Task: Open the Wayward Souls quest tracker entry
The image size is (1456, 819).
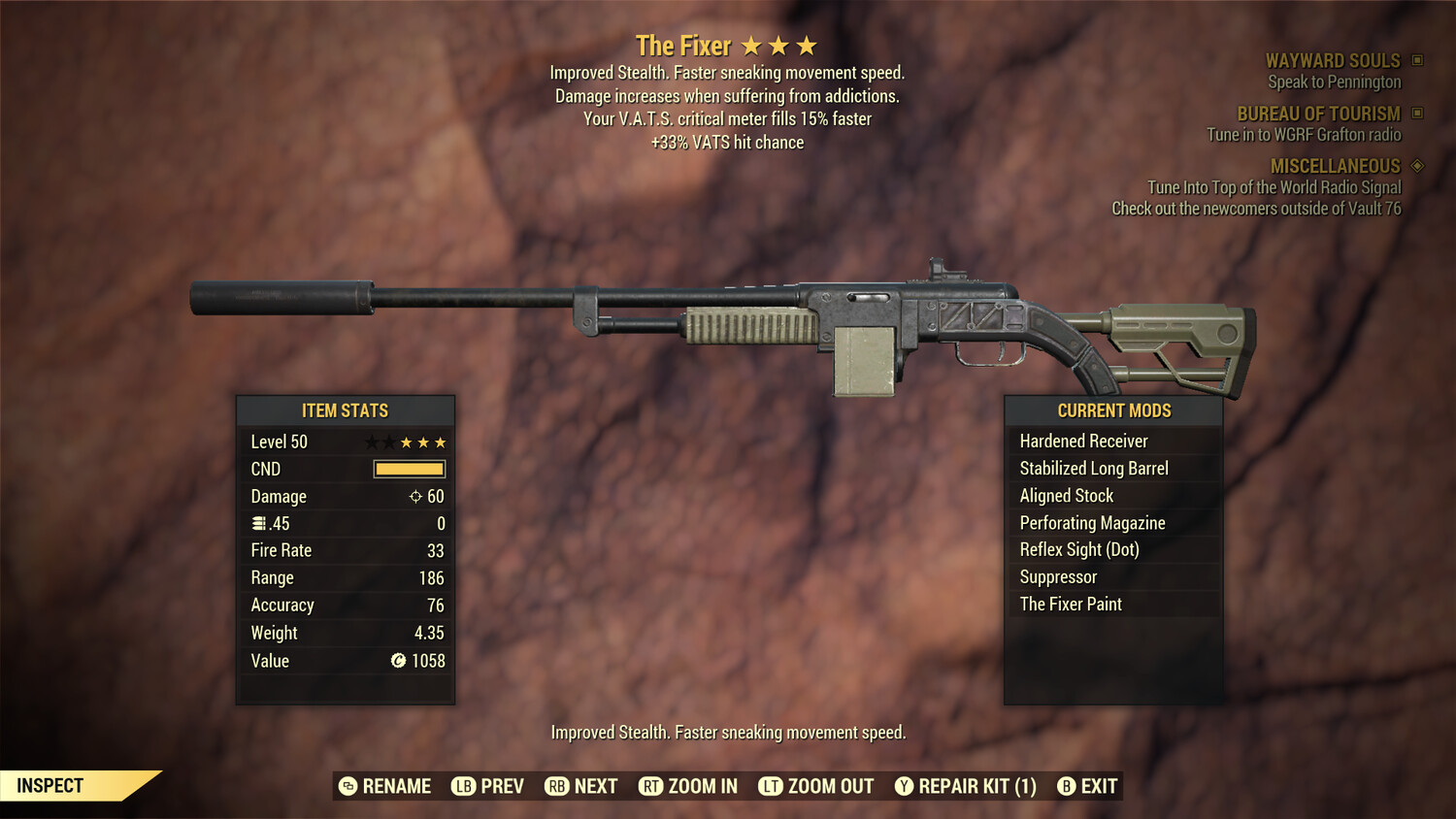Action: (1333, 61)
